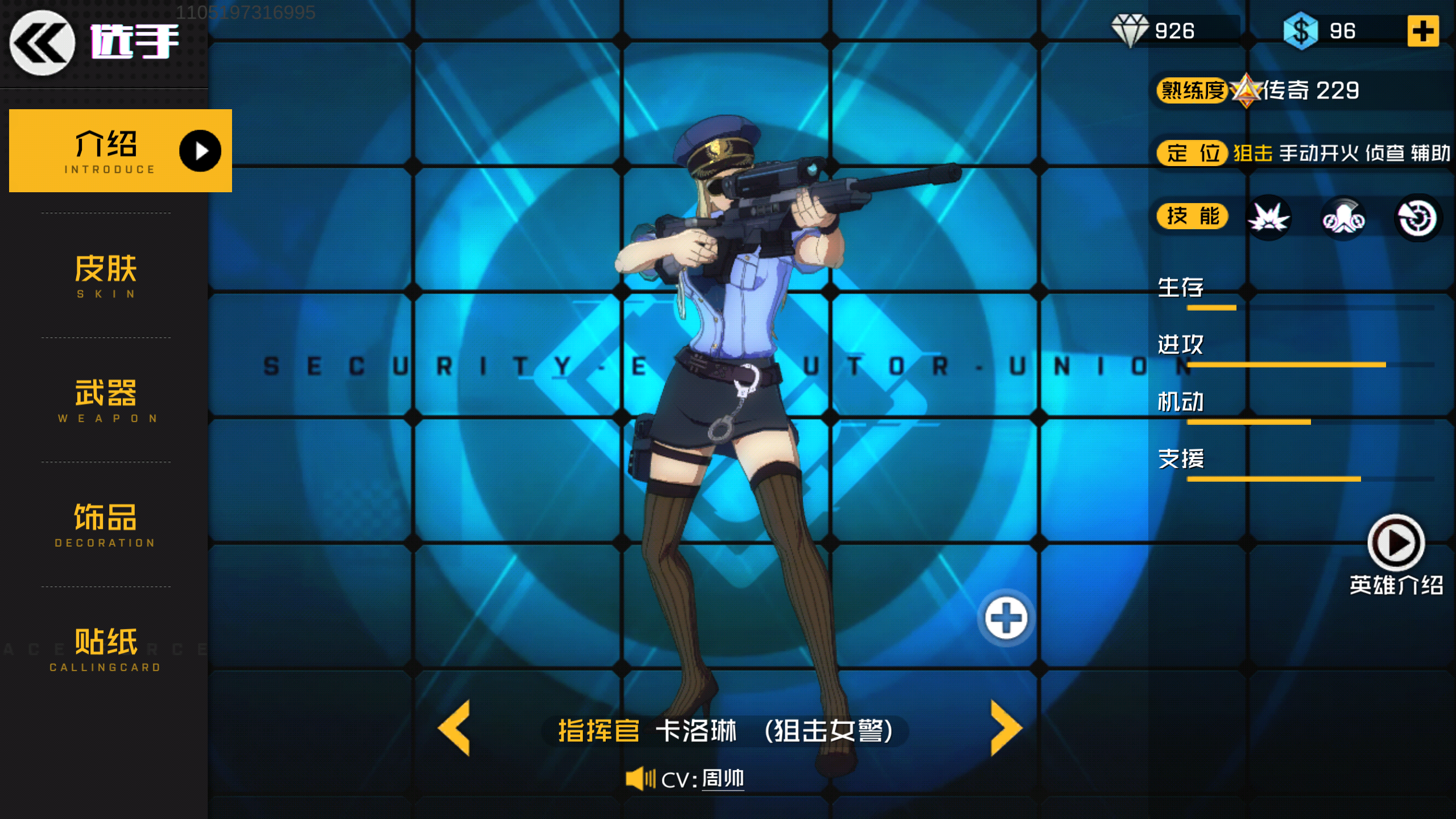Switch to the 皮肤 Skin tab
The height and width of the screenshot is (819, 1456).
point(105,275)
